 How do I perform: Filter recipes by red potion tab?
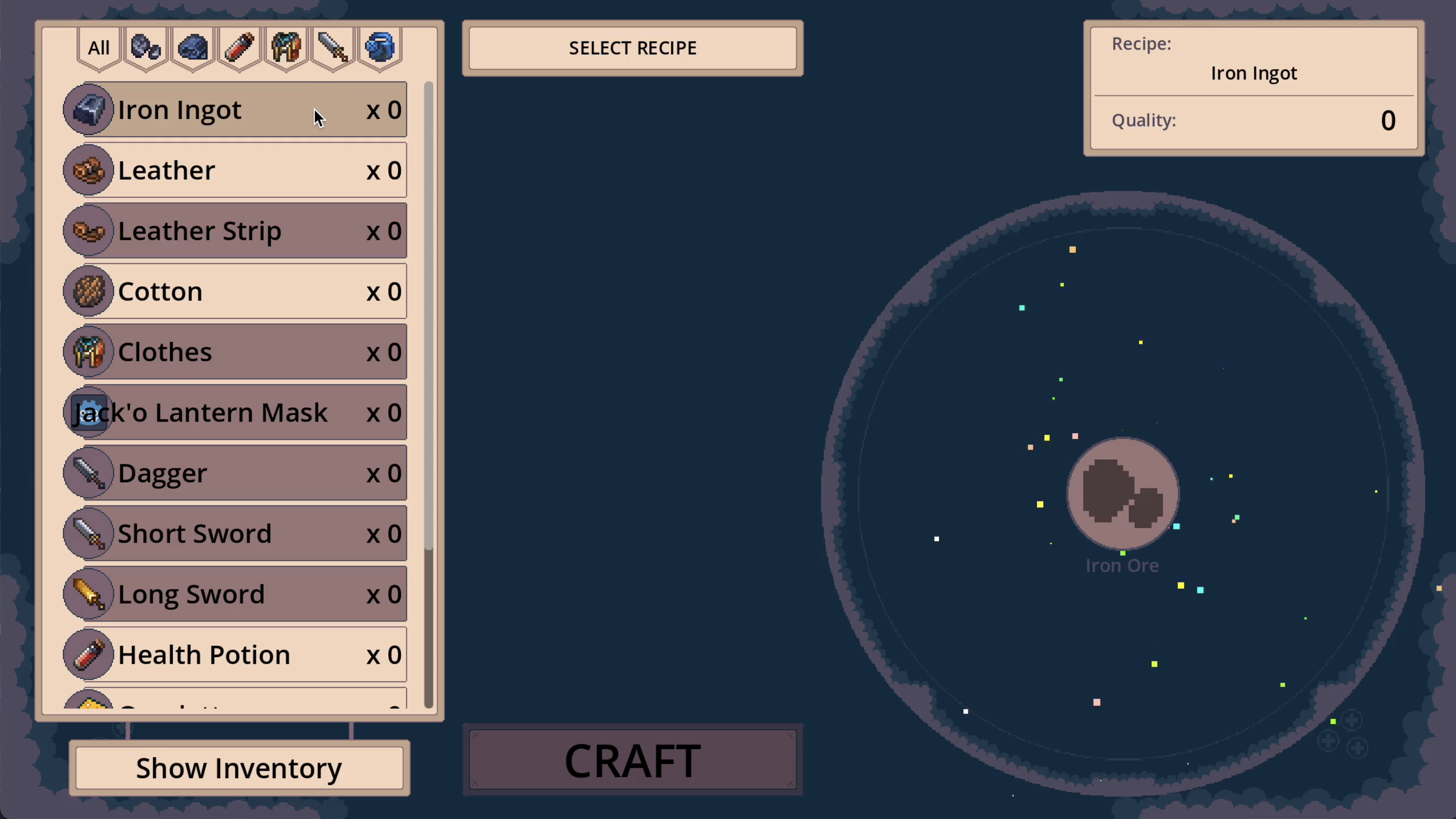(239, 48)
